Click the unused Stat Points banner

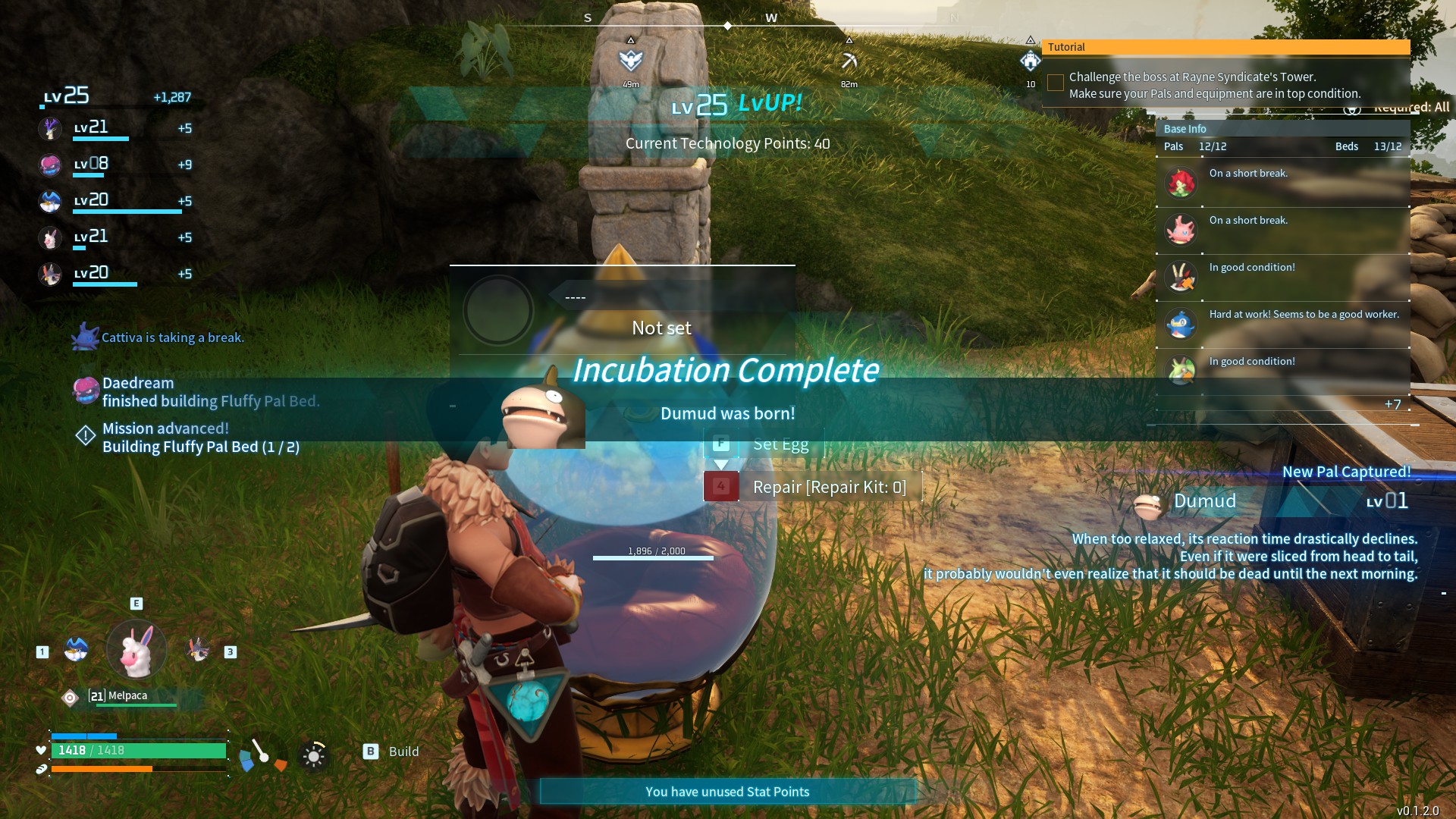pyautogui.click(x=727, y=791)
